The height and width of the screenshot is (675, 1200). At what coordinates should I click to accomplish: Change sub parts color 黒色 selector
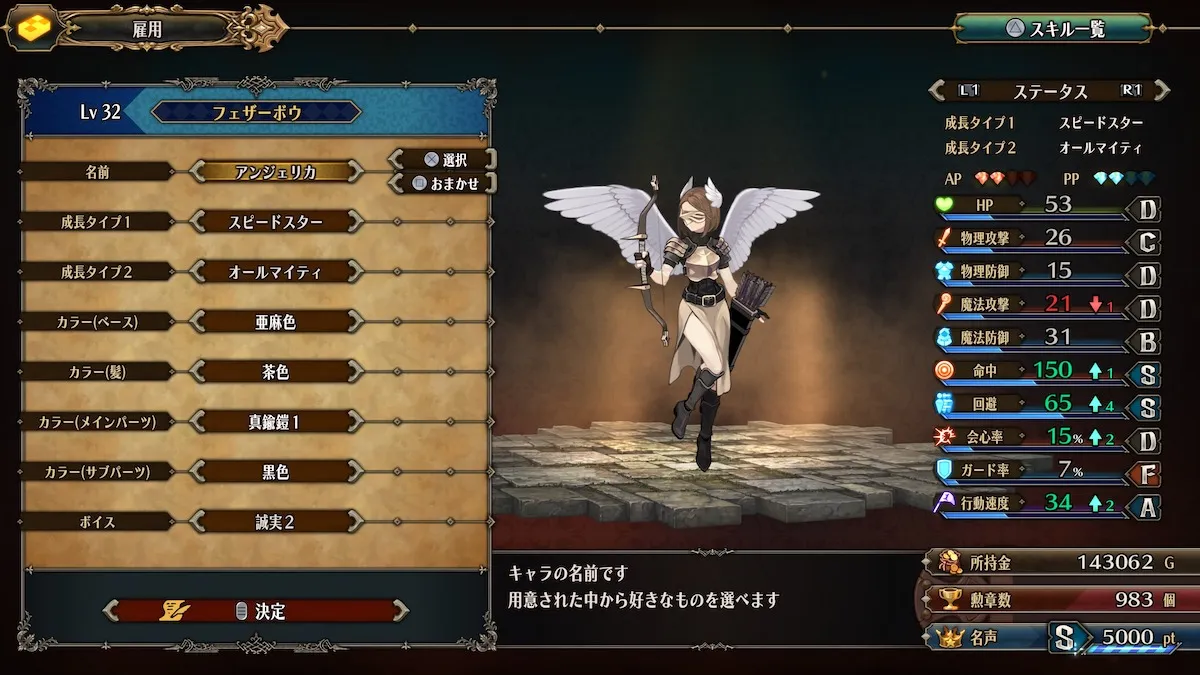(275, 472)
